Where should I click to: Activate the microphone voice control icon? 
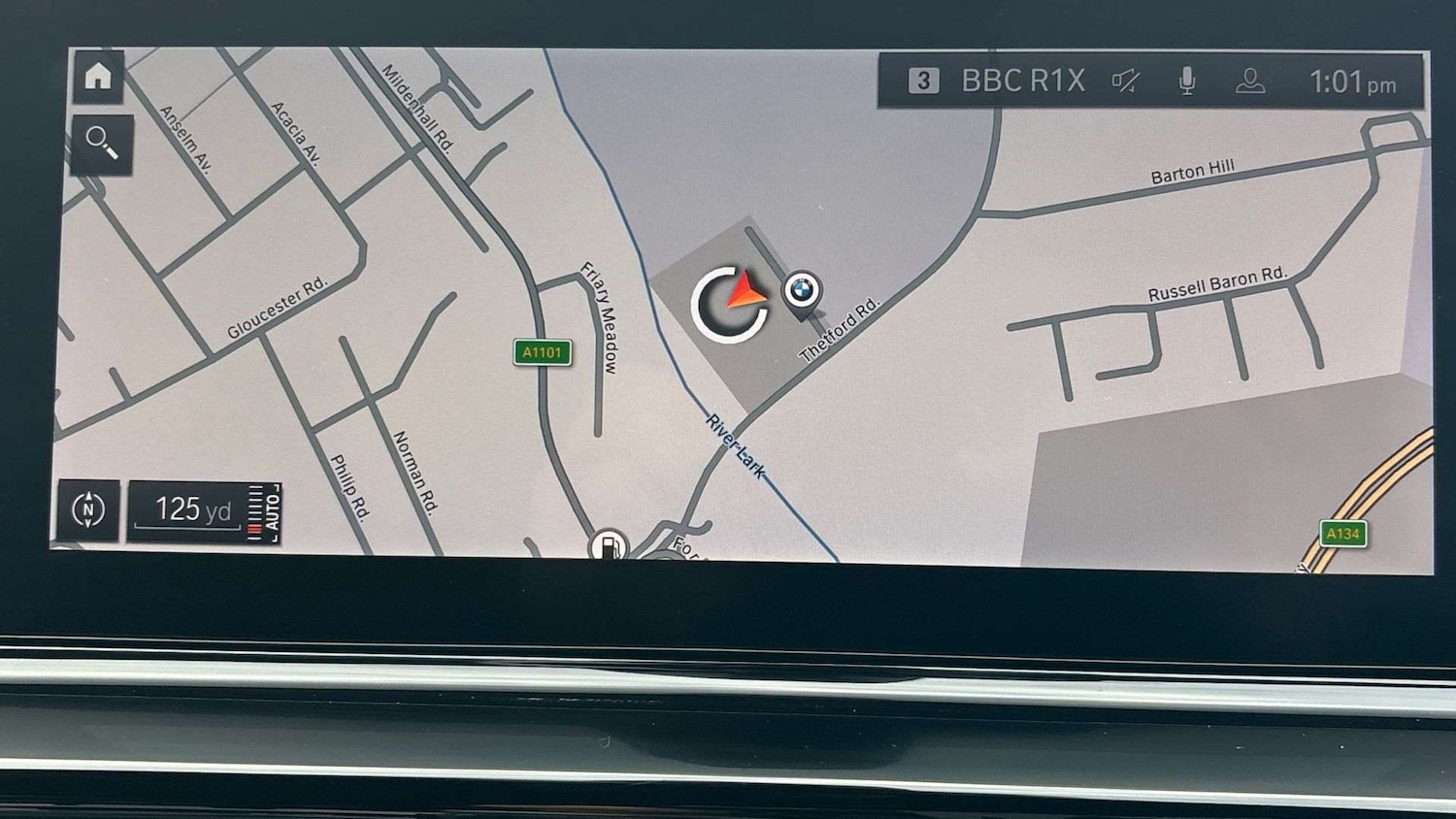[x=1187, y=82]
